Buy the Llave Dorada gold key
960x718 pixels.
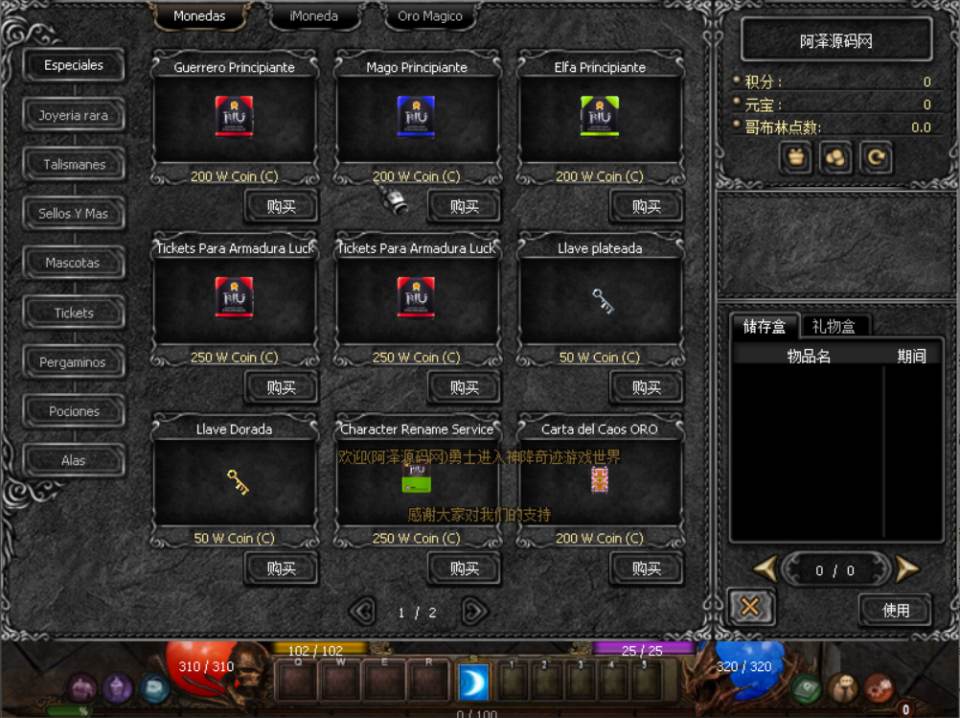coord(281,569)
